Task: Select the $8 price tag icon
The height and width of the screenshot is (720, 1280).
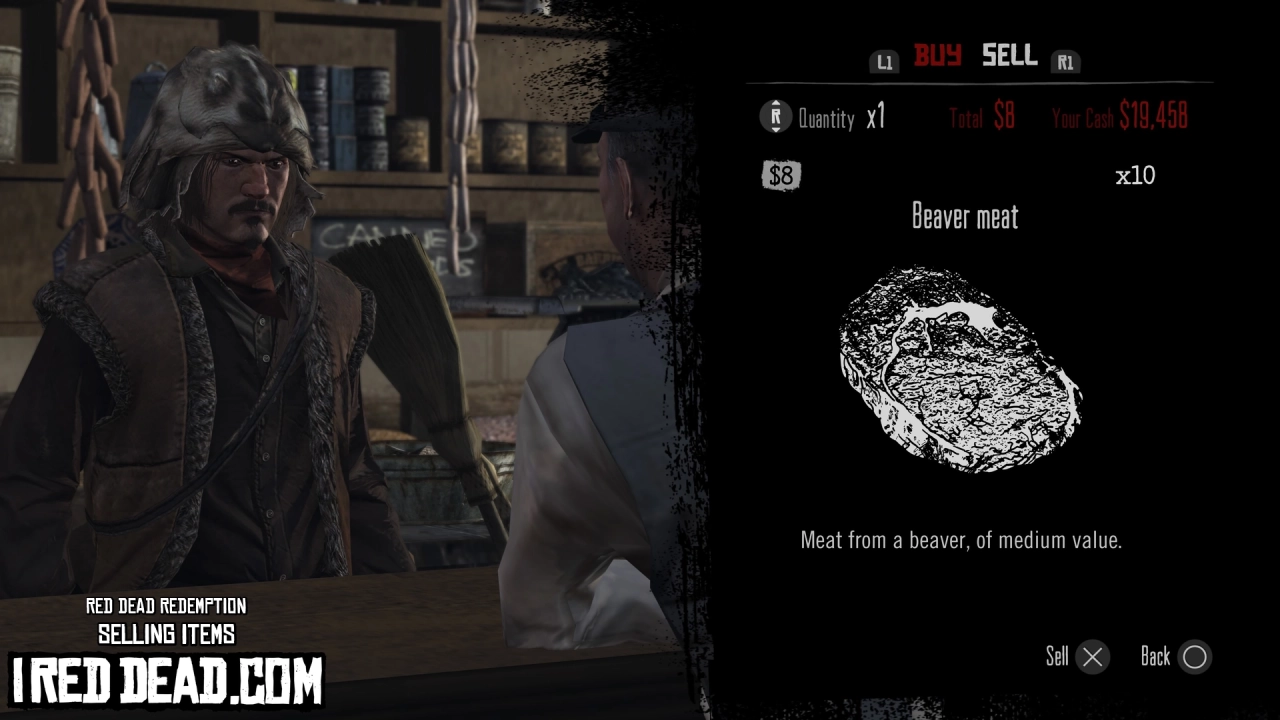Action: pos(781,176)
